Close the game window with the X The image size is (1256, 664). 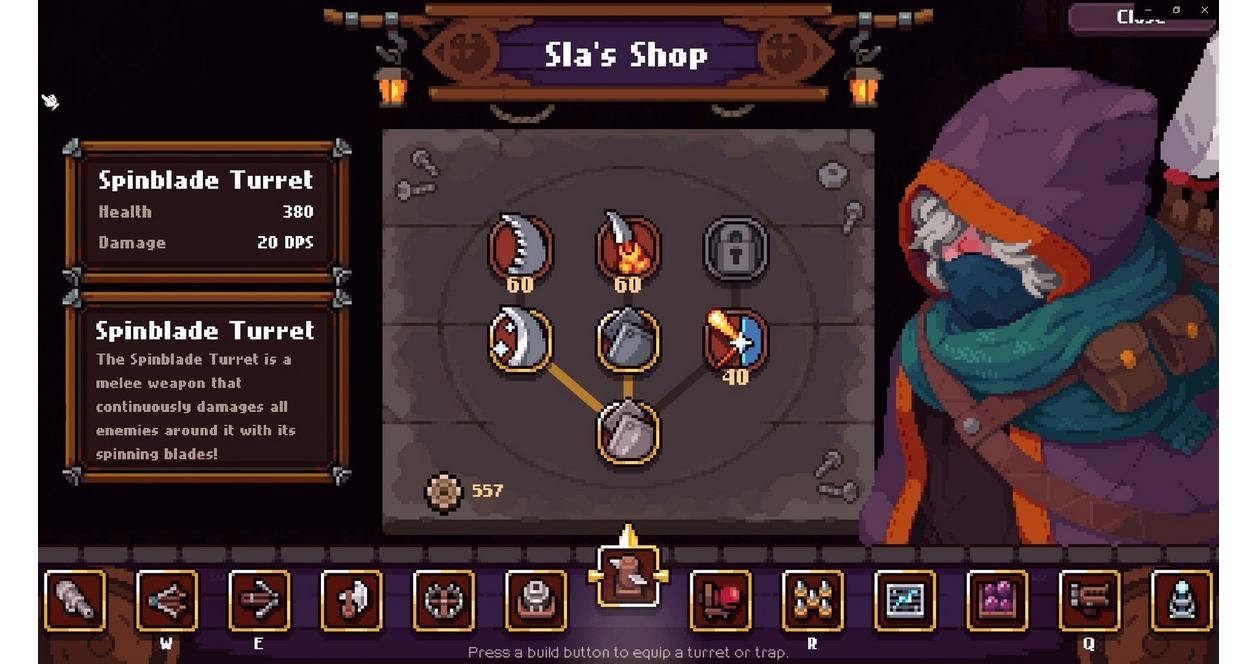point(1205,10)
